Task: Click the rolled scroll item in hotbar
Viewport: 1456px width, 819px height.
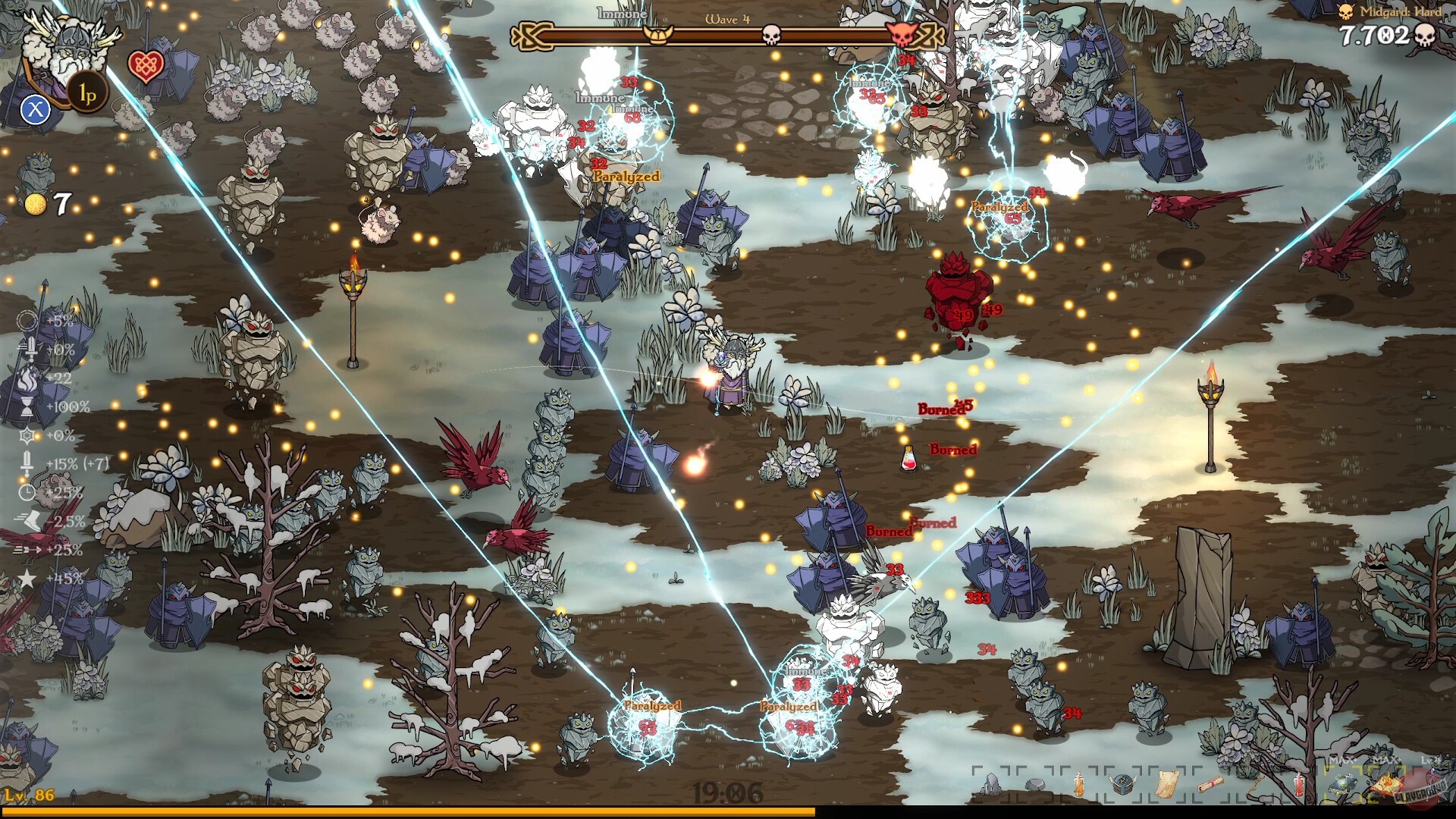Action: pyautogui.click(x=1210, y=783)
